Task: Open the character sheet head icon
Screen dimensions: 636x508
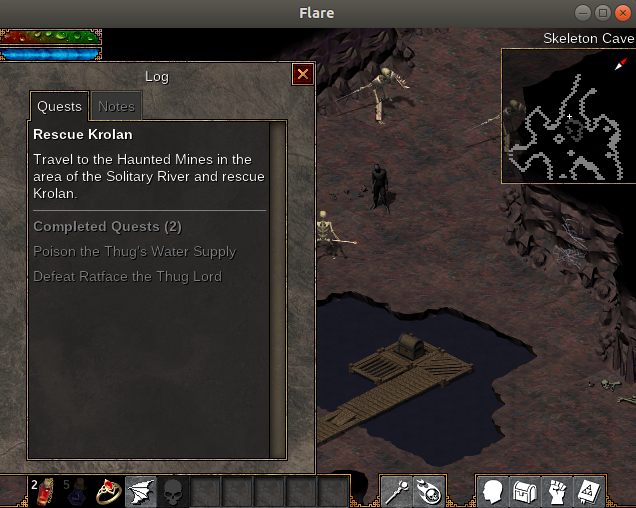Action: tap(493, 492)
